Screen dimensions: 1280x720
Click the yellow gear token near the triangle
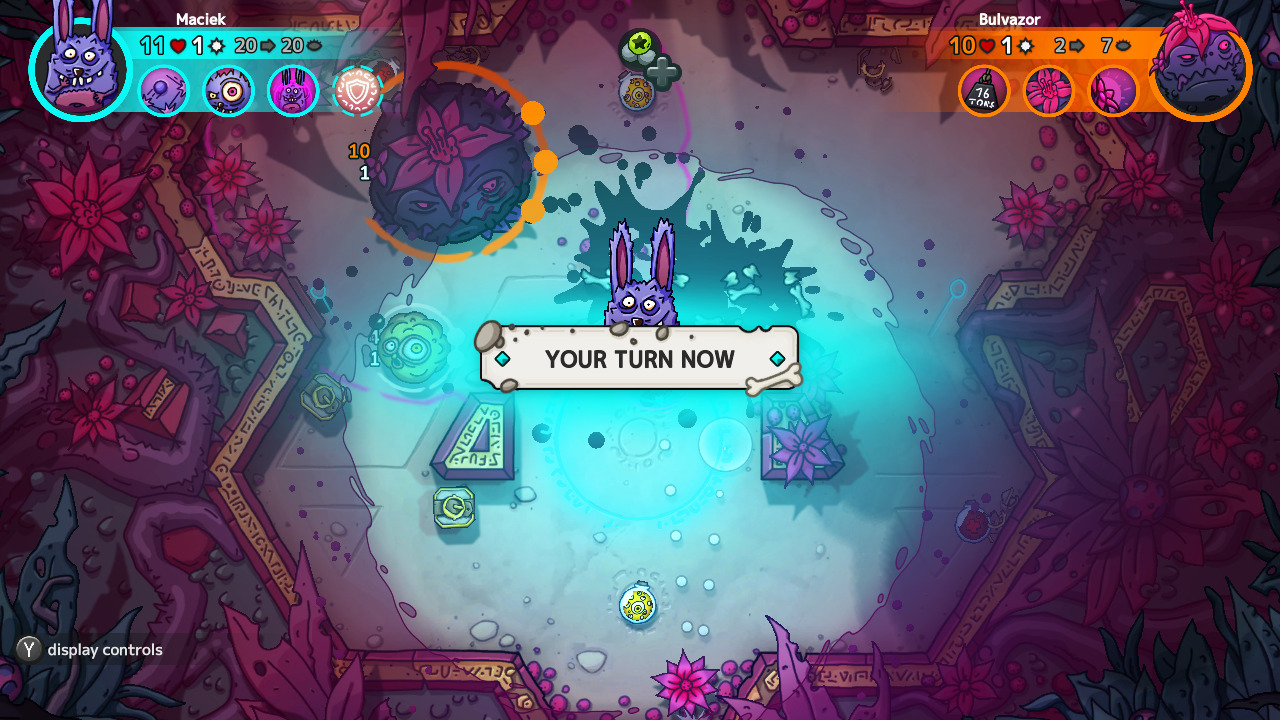pyautogui.click(x=455, y=508)
